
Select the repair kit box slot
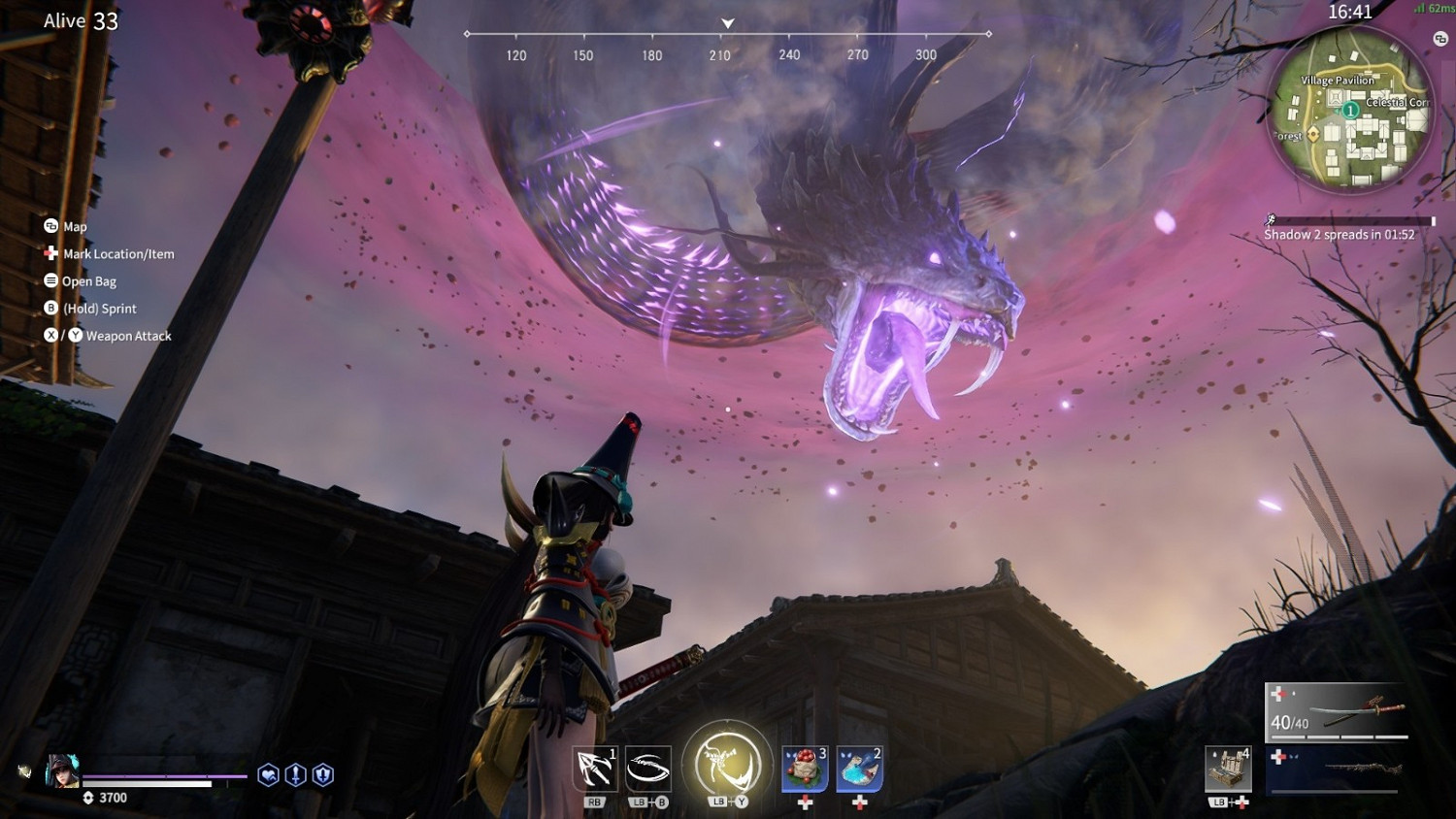1228,769
